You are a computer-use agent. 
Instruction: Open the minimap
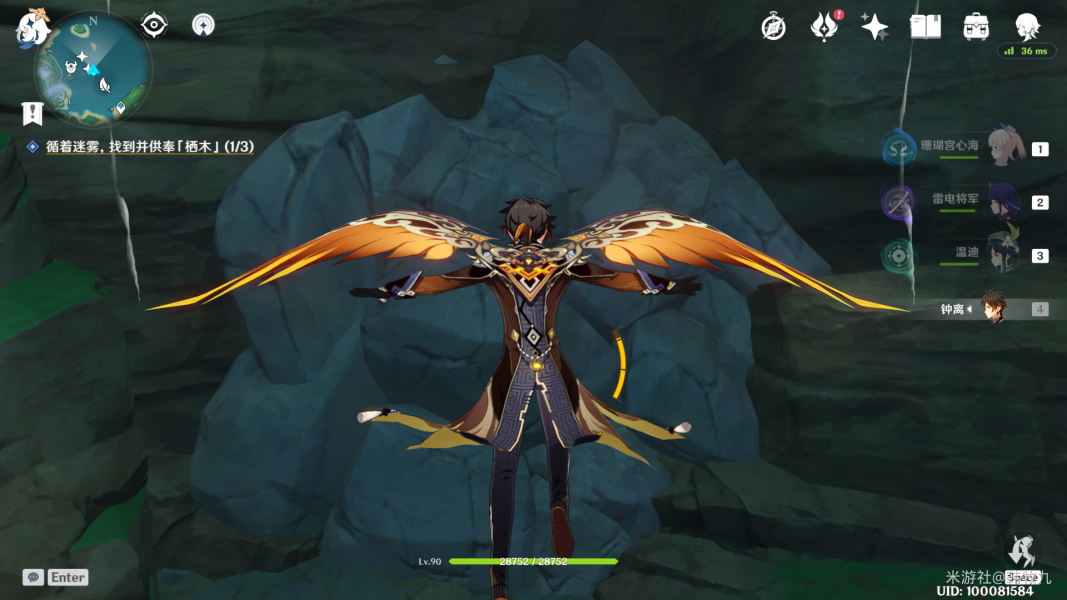(92, 70)
